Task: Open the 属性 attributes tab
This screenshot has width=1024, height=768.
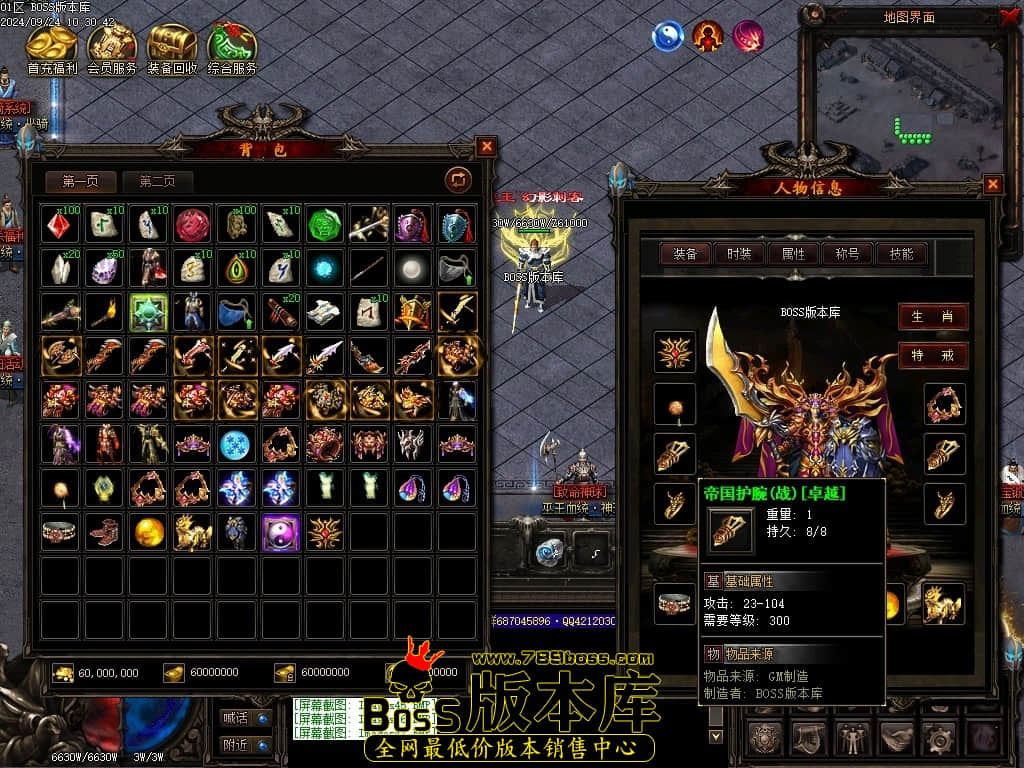Action: pos(793,254)
